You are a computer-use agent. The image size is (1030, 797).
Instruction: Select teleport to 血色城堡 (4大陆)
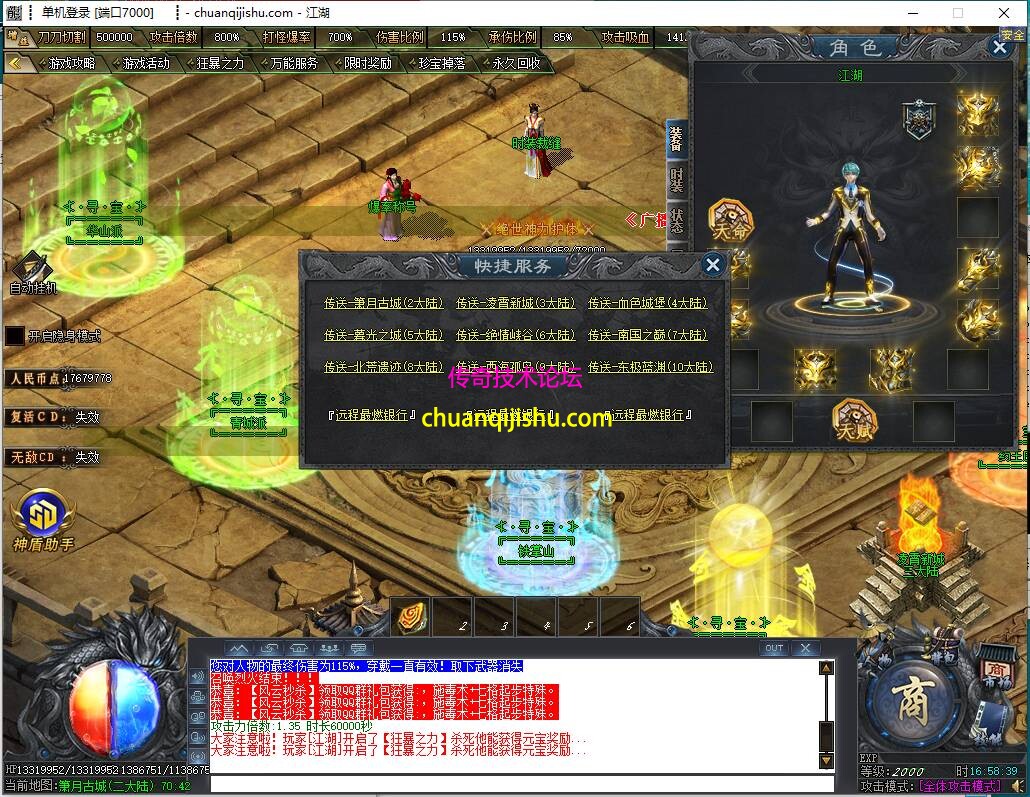pos(647,303)
